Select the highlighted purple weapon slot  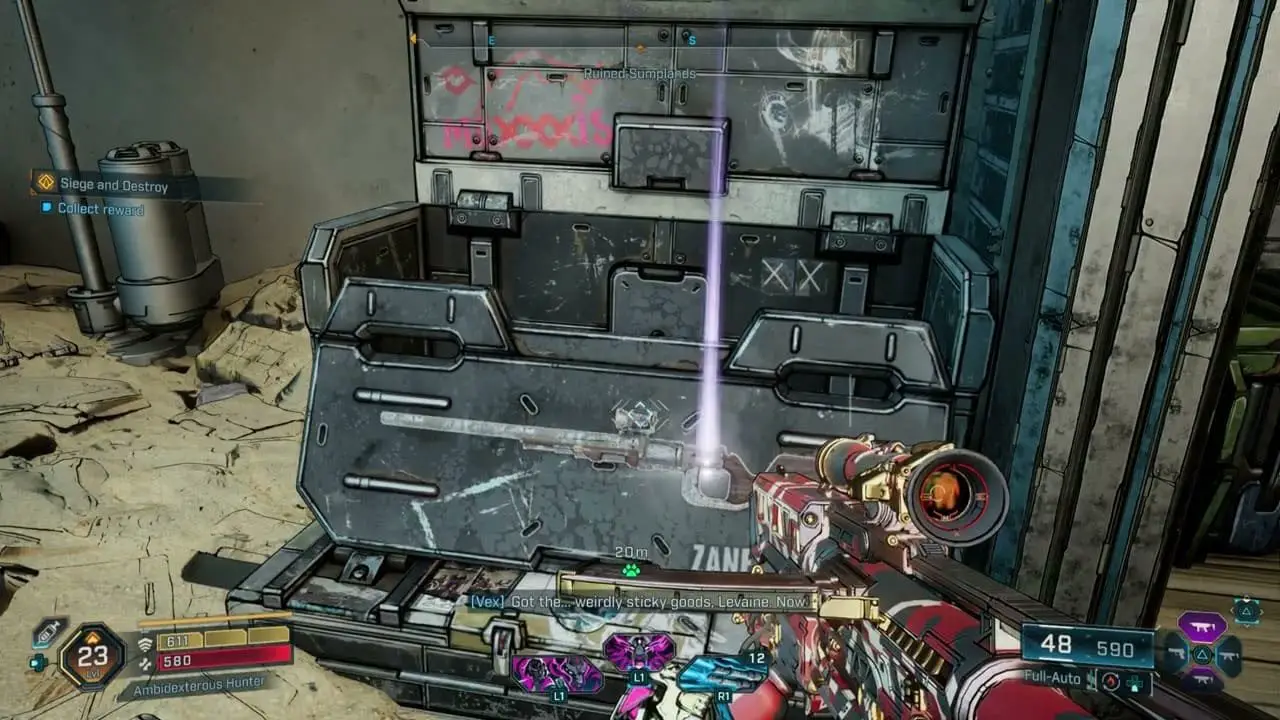point(1201,626)
